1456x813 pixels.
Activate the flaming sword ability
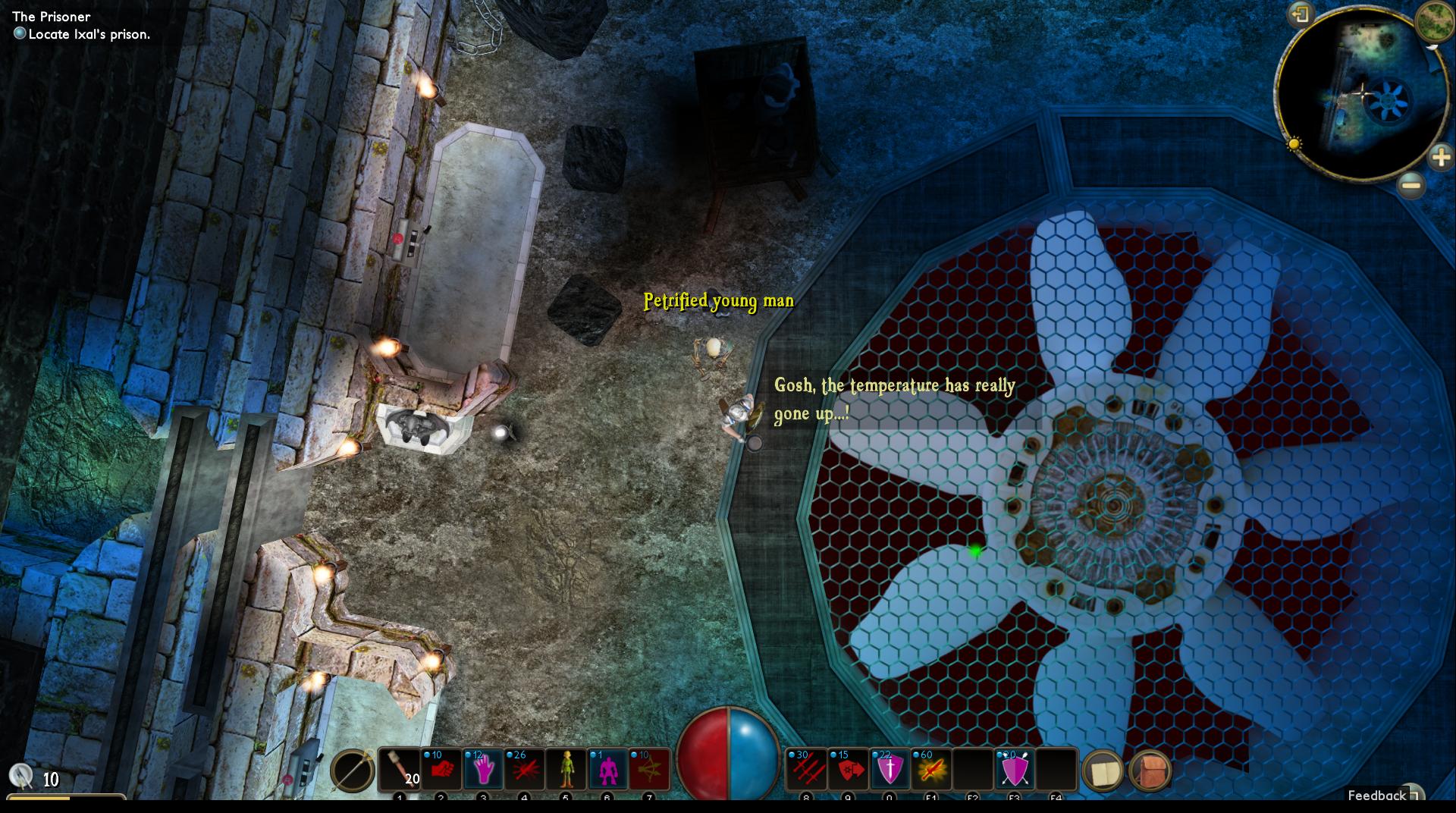(x=930, y=770)
